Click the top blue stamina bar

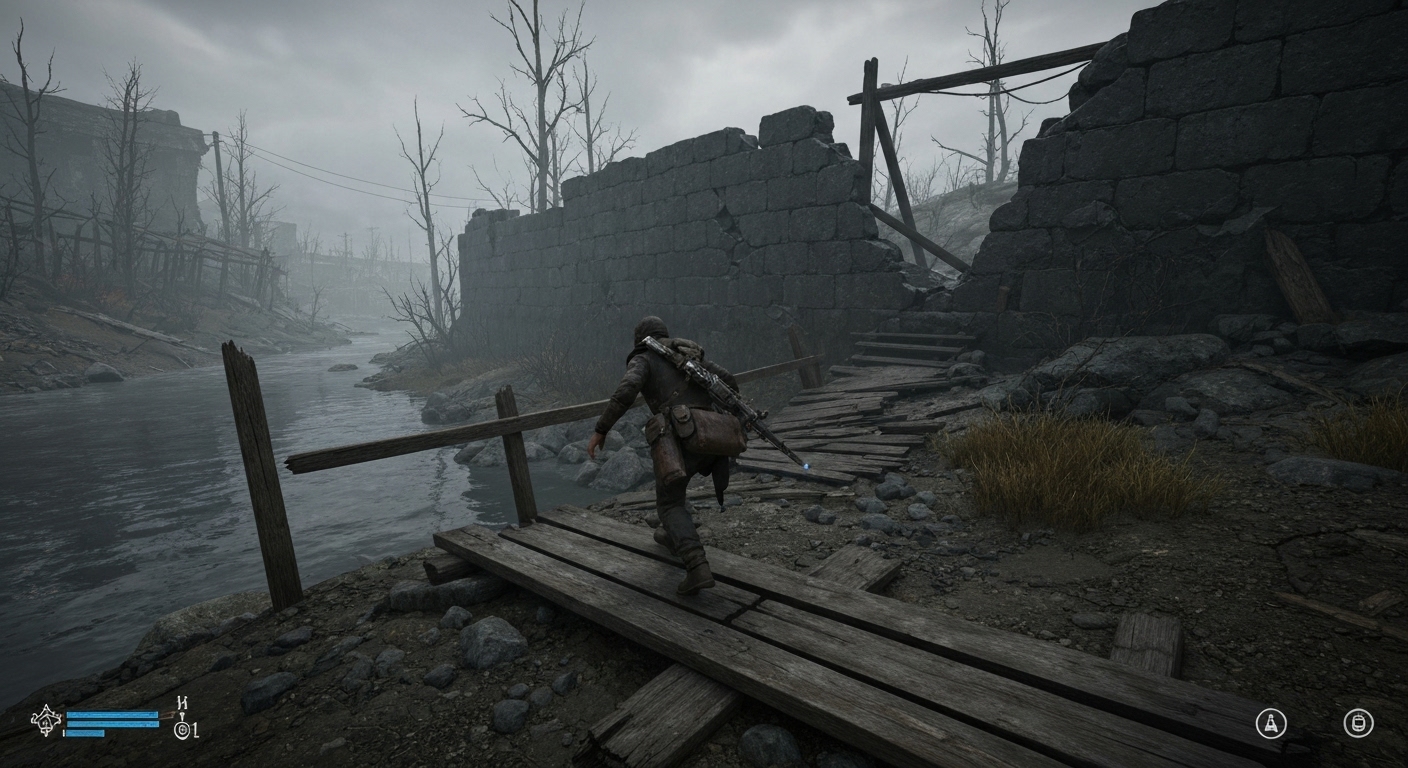click(111, 714)
